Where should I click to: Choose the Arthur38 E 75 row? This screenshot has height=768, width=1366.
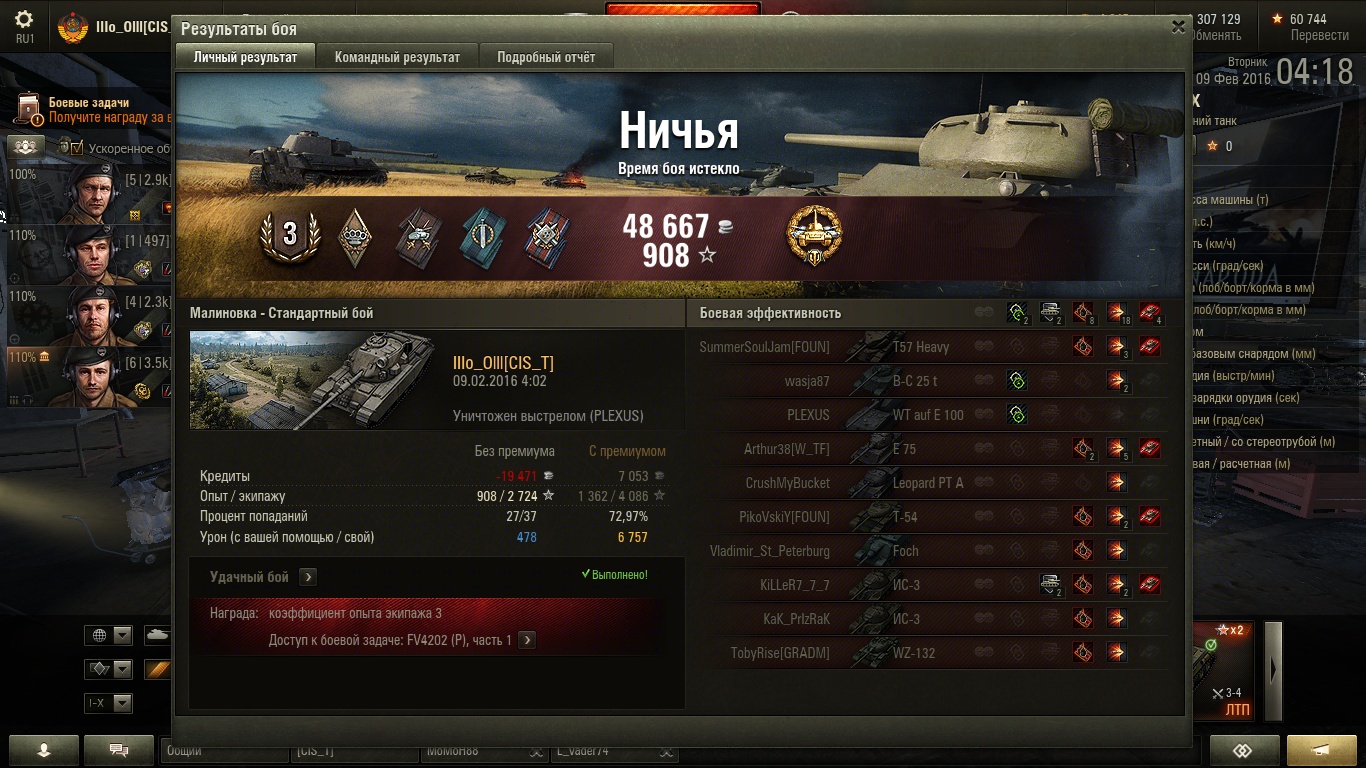tap(930, 449)
